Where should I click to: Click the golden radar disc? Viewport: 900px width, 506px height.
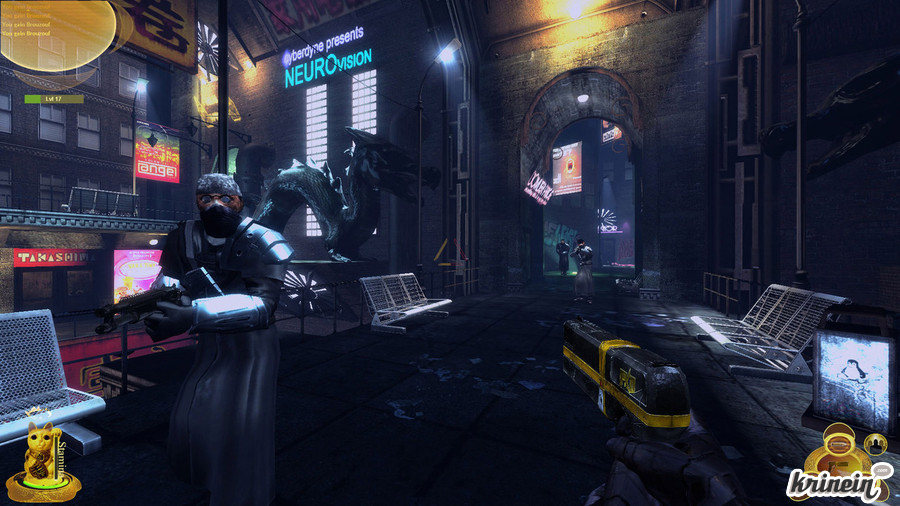coord(57,36)
